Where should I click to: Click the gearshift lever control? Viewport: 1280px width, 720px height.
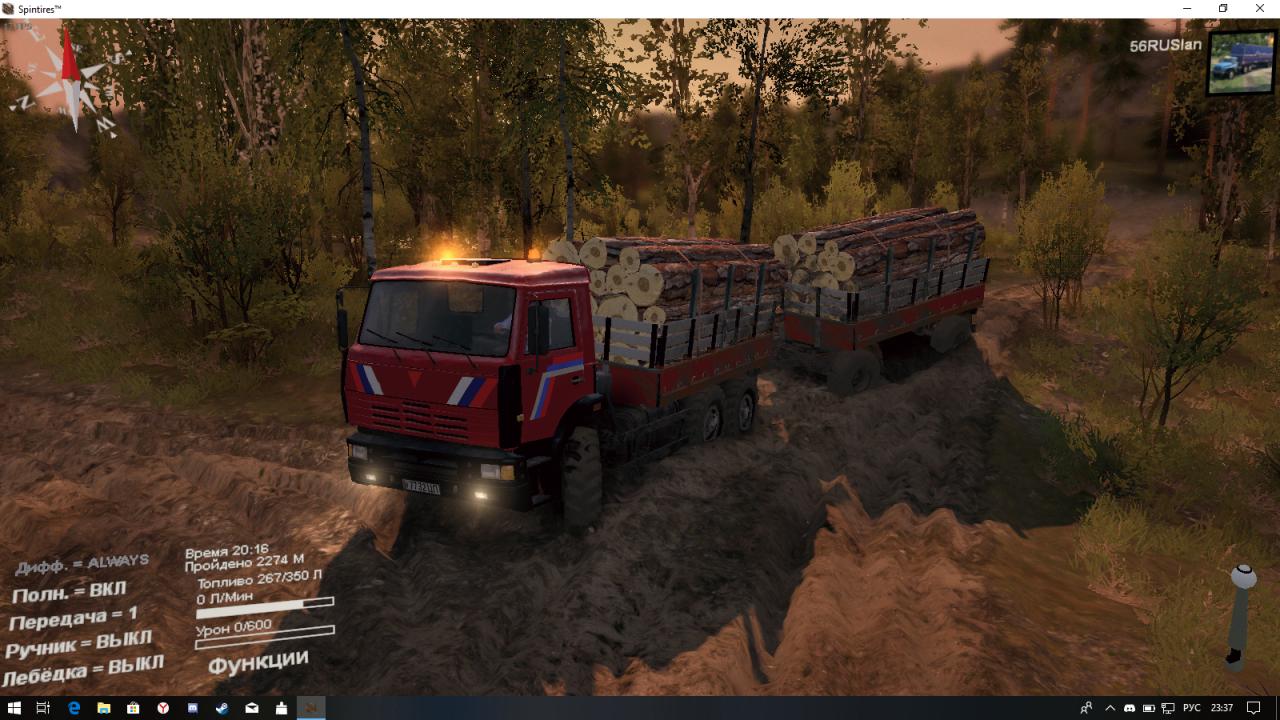(1241, 614)
